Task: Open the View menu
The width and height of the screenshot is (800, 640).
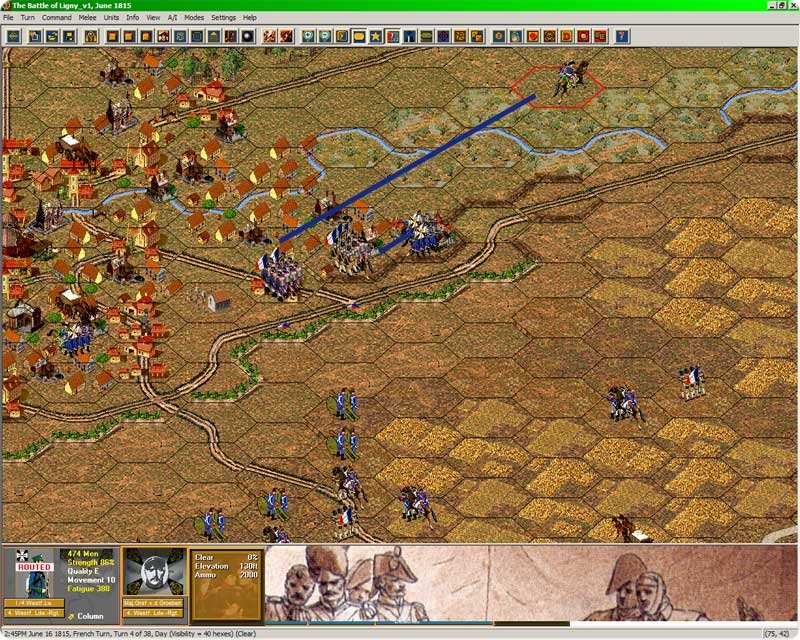Action: [x=153, y=17]
